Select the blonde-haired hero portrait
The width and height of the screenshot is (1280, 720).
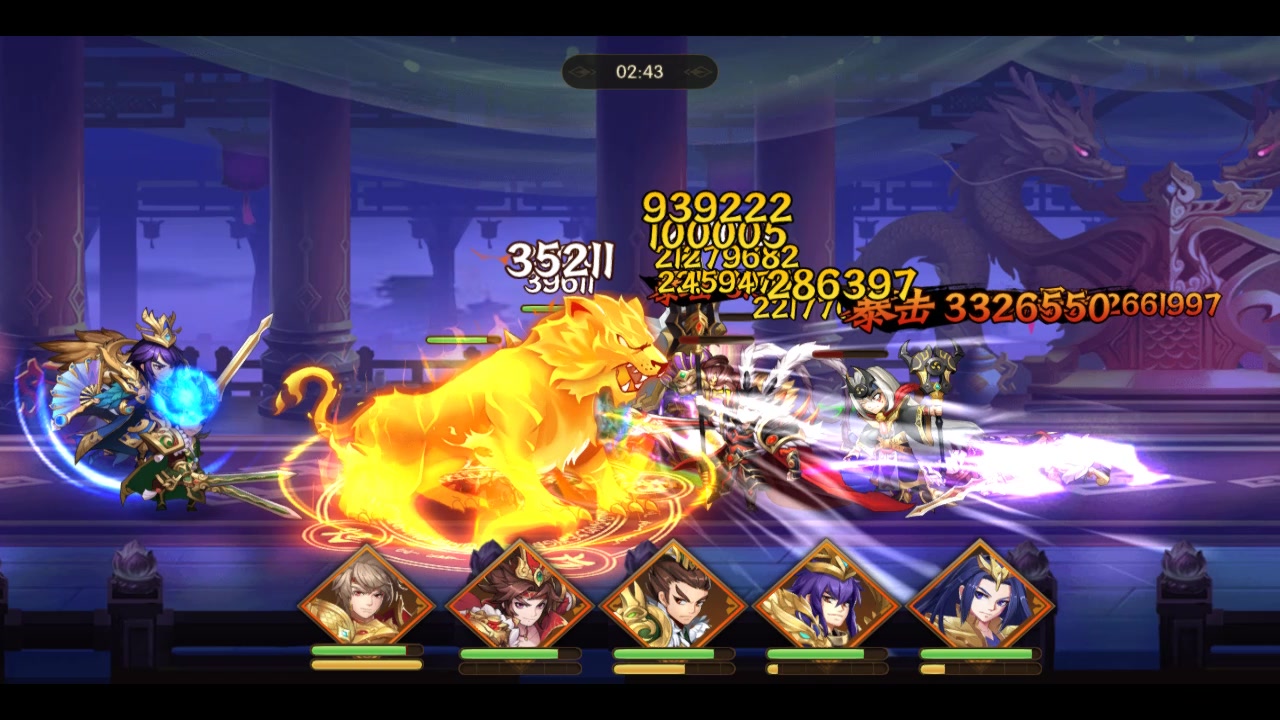366,601
